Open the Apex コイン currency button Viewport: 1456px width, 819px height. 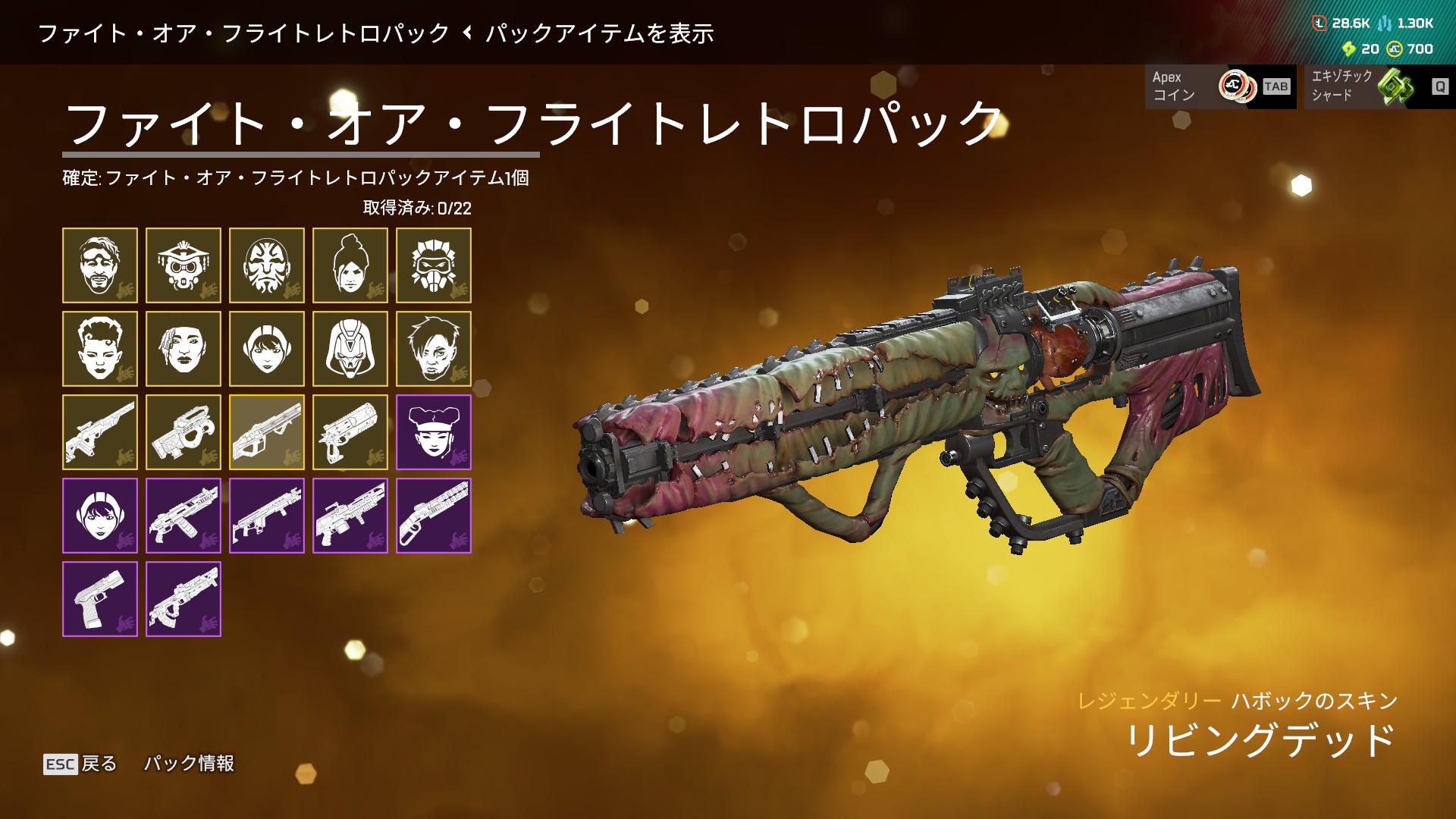pos(1220,86)
